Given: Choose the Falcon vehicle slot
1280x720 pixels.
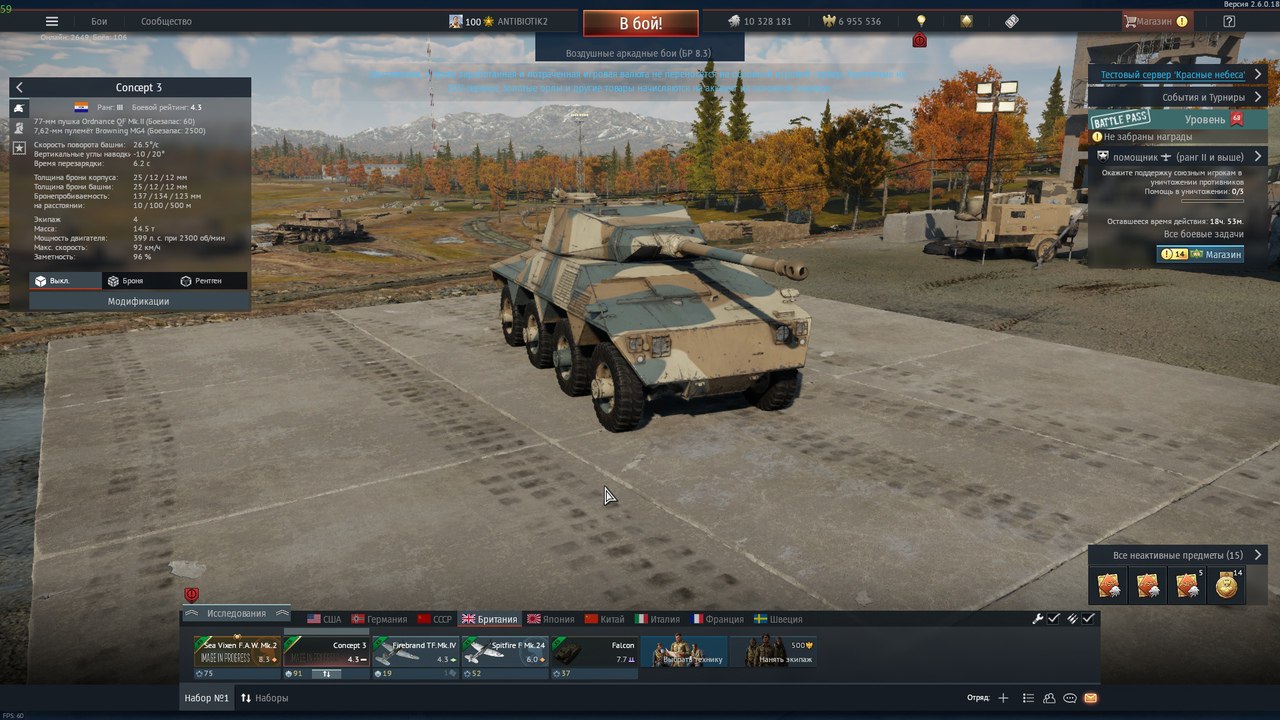Looking at the screenshot, I should 595,653.
